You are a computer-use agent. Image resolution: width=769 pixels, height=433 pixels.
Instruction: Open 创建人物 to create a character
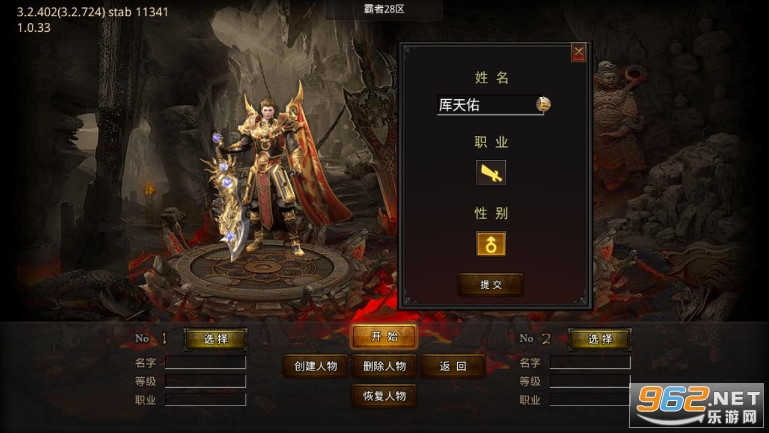point(317,366)
